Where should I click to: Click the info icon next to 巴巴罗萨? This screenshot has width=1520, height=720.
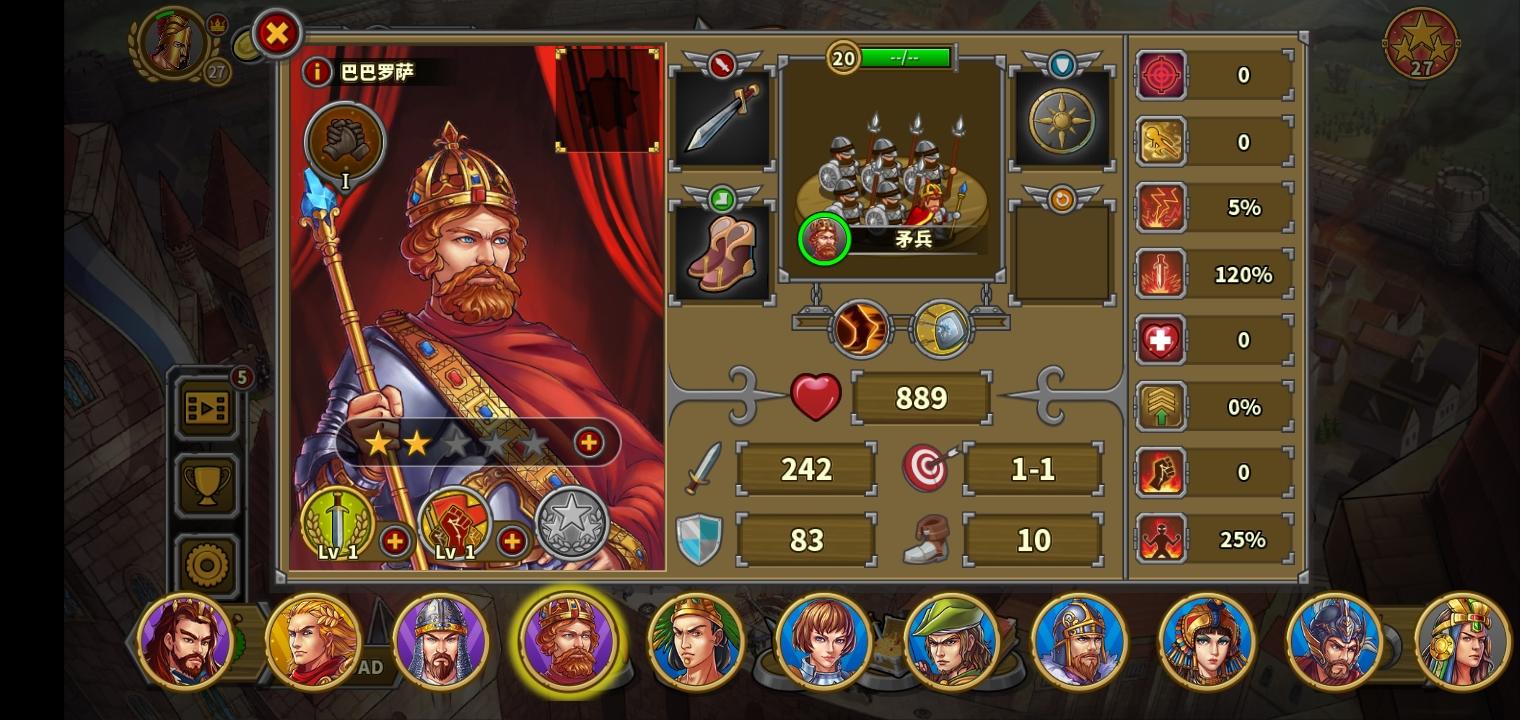pos(317,71)
